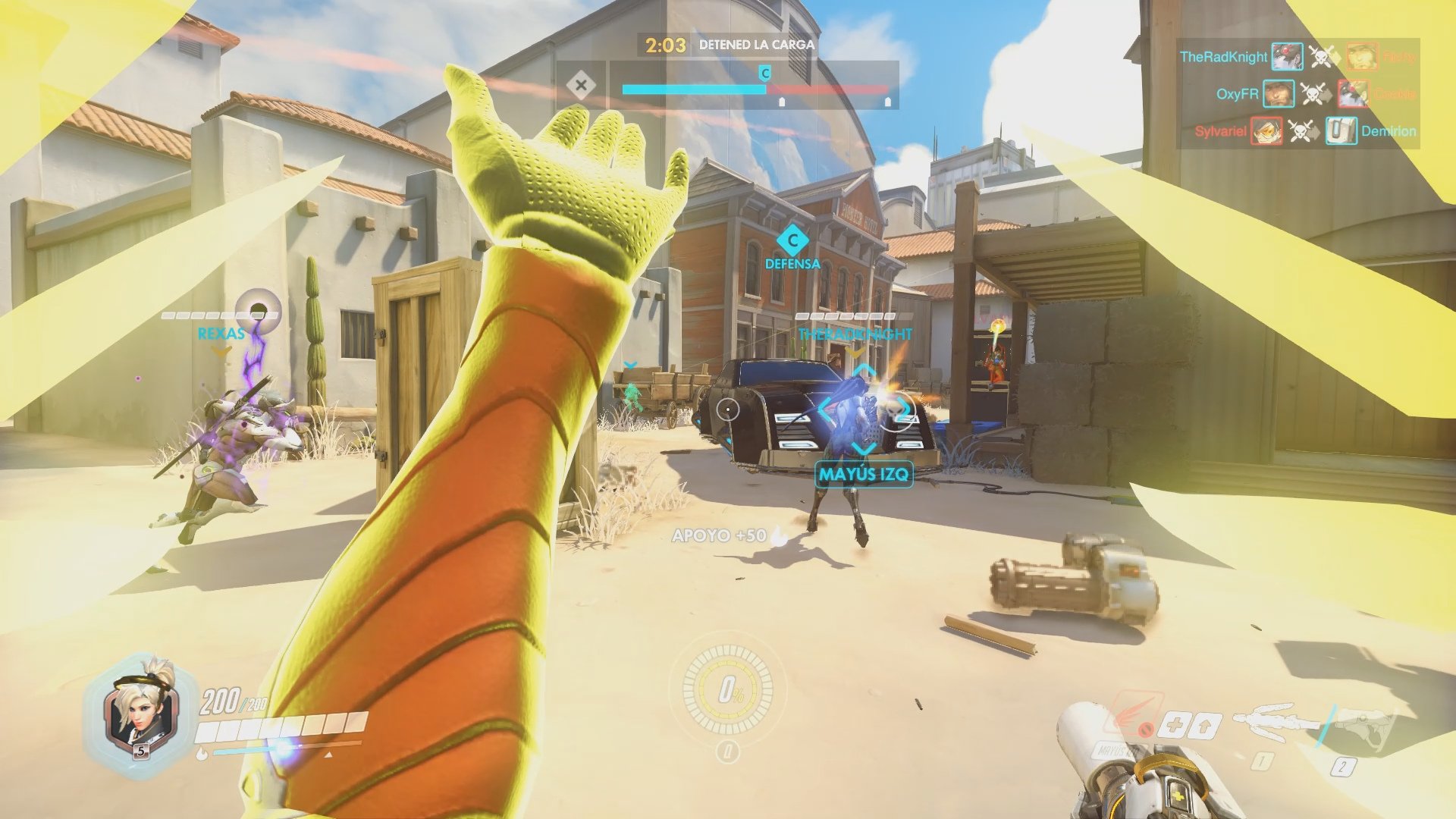1456x819 pixels.
Task: Click Demirion's Bastion portrait in the killfeed
Action: pos(1342,130)
